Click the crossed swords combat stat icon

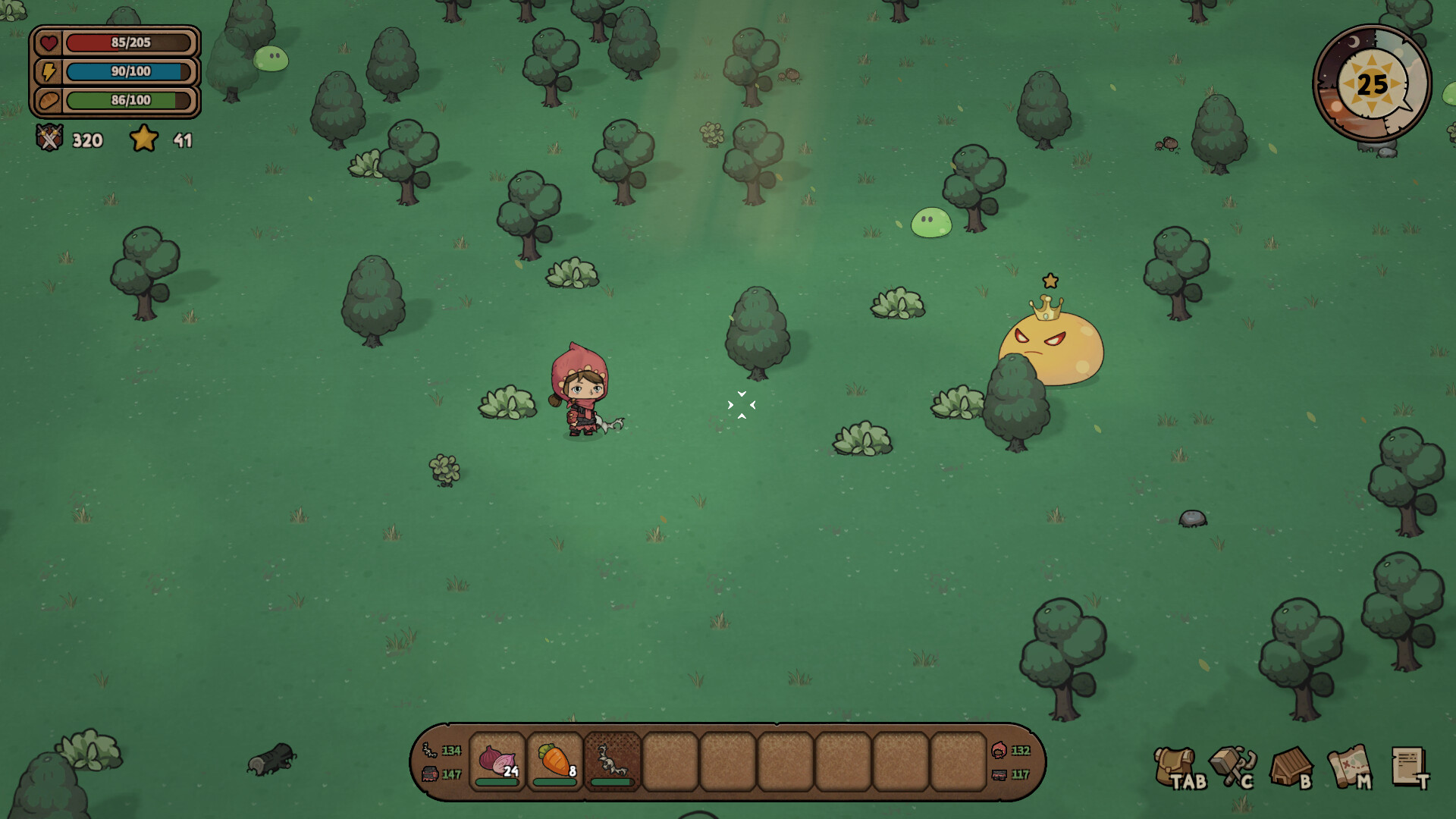pyautogui.click(x=49, y=140)
